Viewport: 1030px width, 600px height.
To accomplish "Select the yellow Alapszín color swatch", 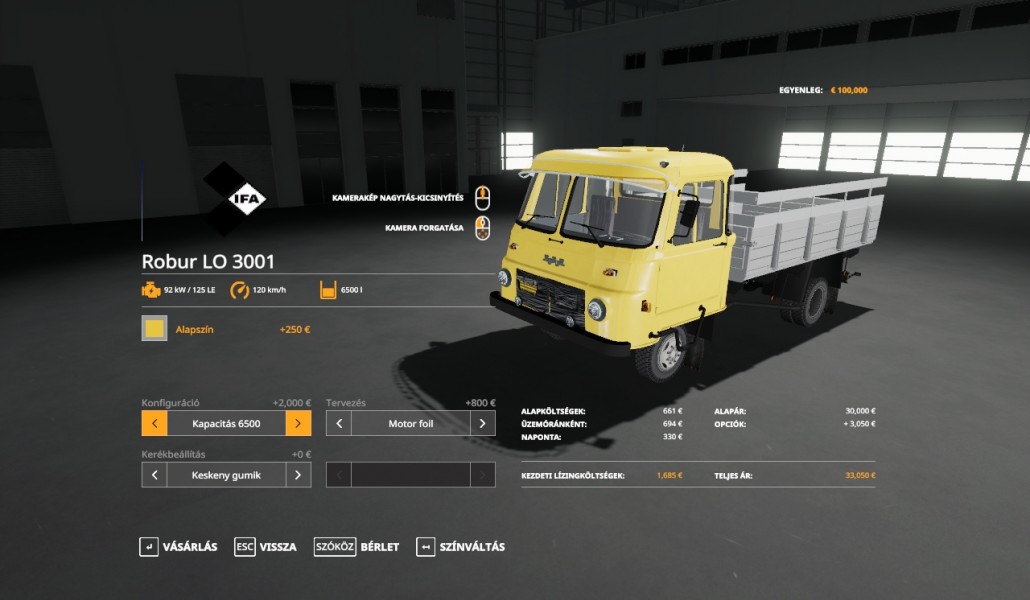I will pyautogui.click(x=154, y=328).
